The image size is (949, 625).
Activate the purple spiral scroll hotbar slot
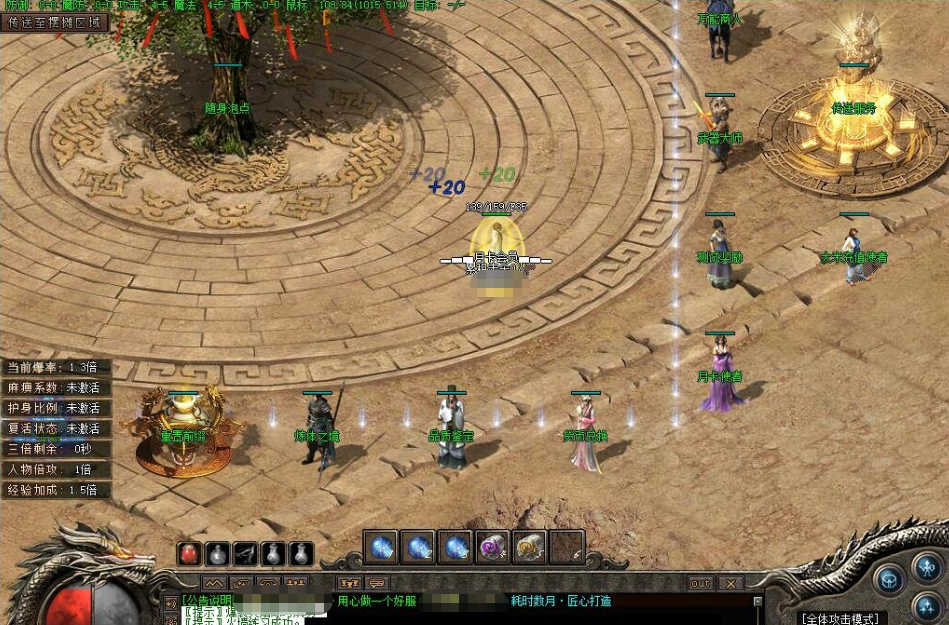tap(492, 547)
